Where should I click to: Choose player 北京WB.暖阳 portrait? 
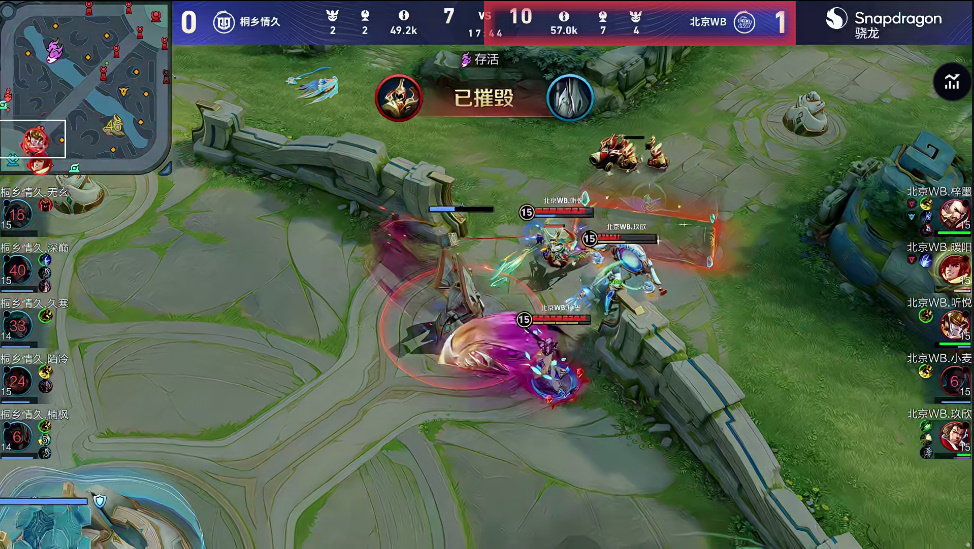point(955,269)
